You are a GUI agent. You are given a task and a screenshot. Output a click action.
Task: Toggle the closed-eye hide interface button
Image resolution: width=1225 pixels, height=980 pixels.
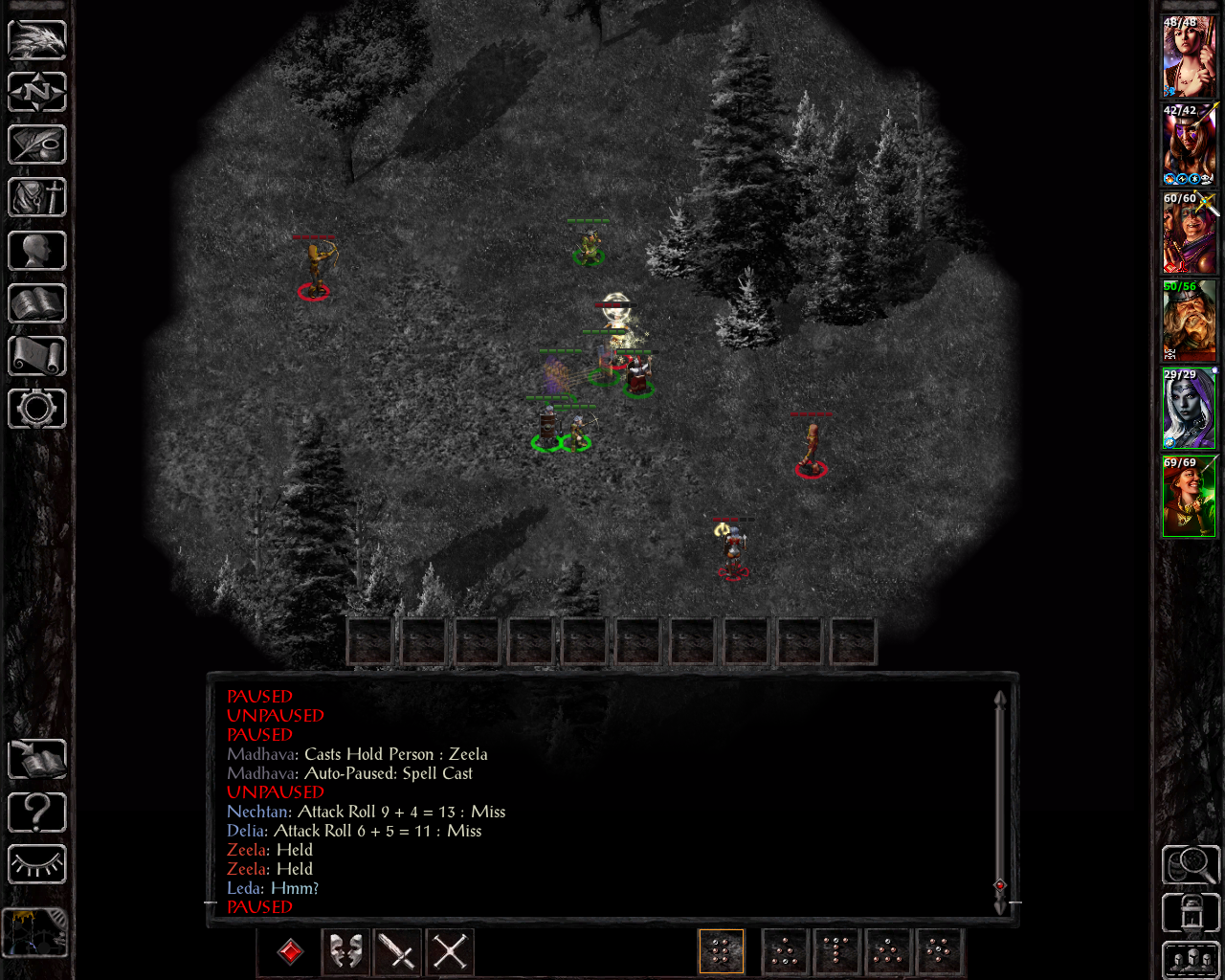pyautogui.click(x=37, y=865)
